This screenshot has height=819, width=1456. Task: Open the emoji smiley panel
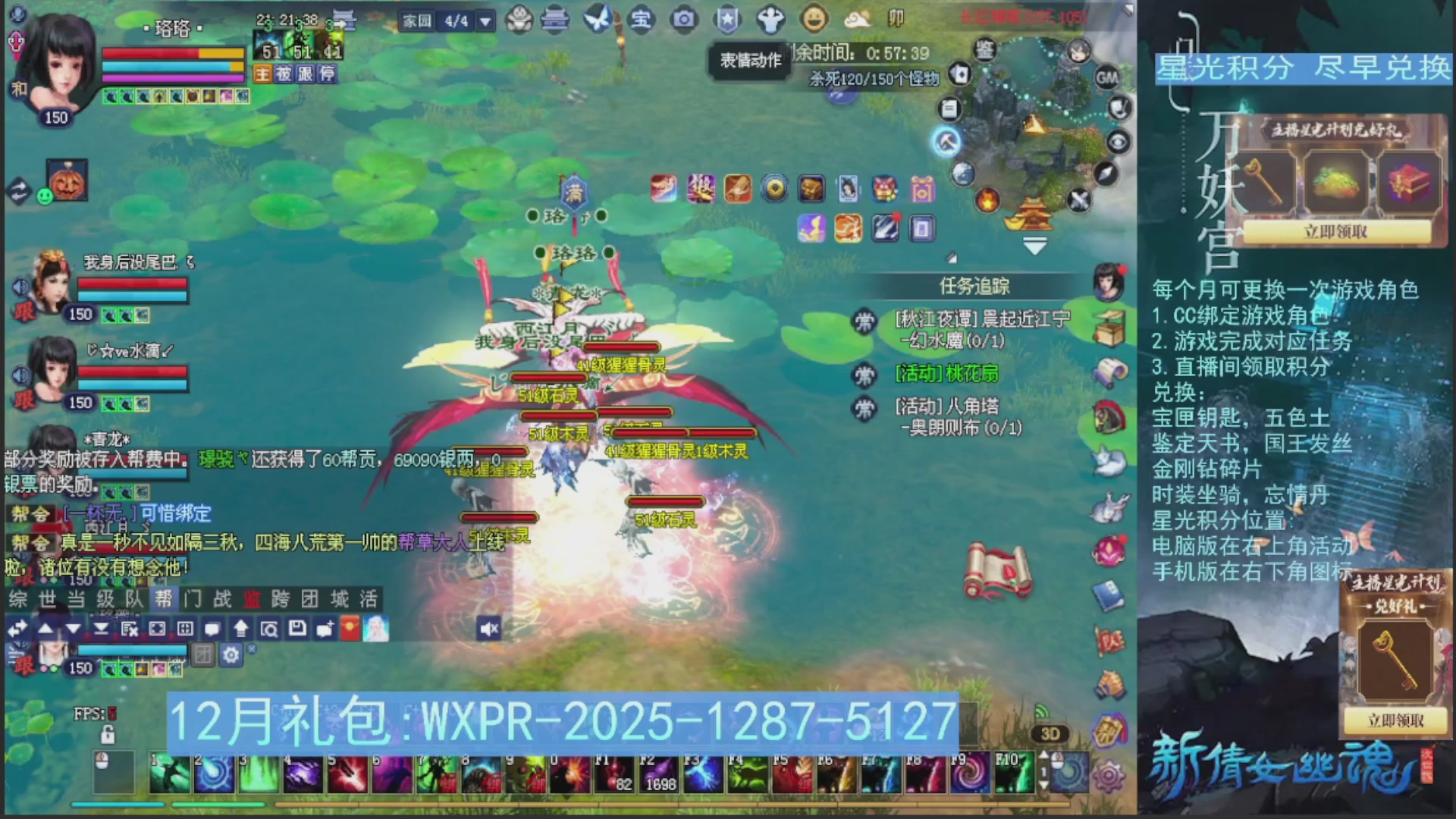pyautogui.click(x=814, y=20)
